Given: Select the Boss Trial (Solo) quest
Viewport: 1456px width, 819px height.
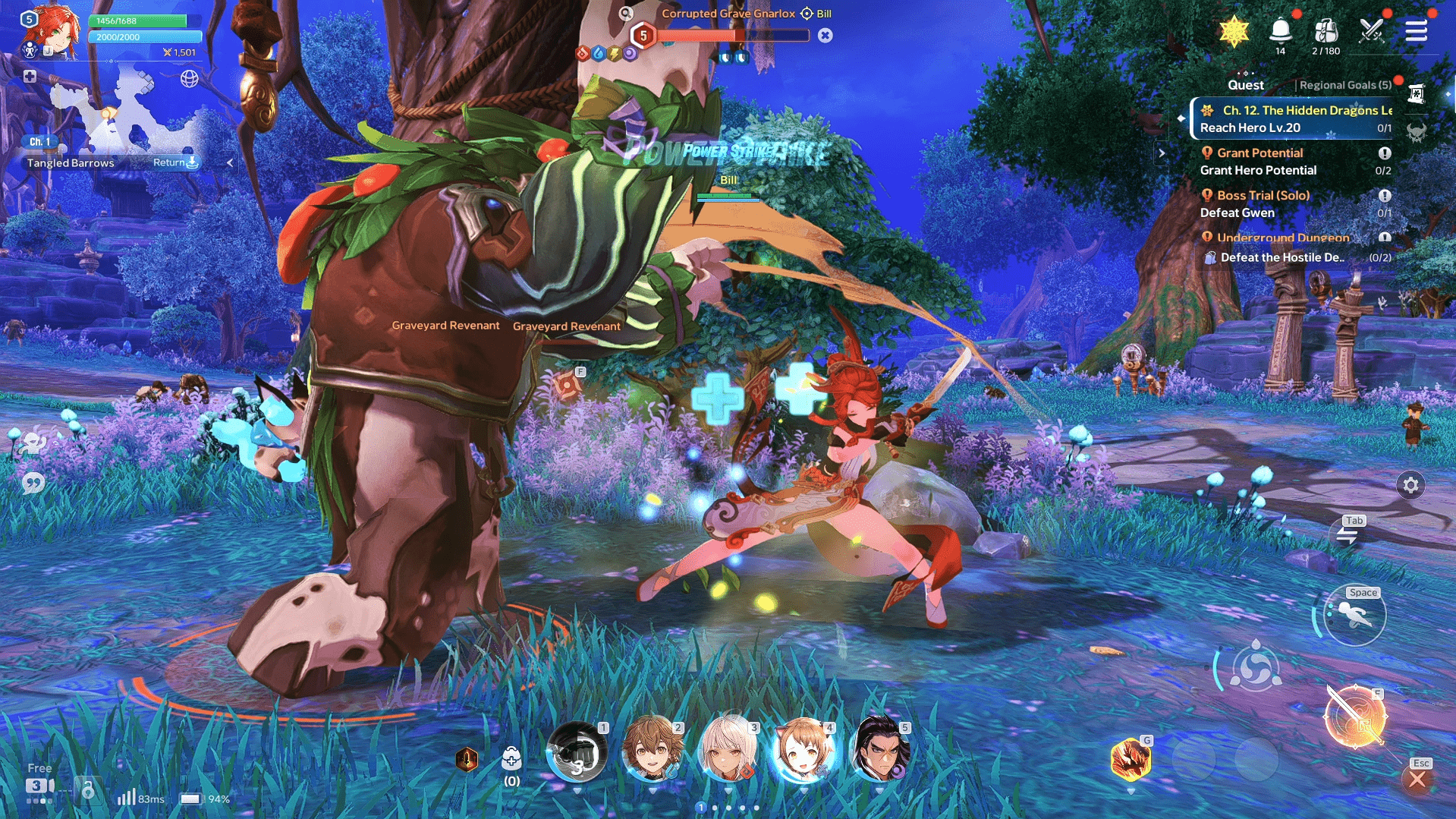Looking at the screenshot, I should (1294, 203).
